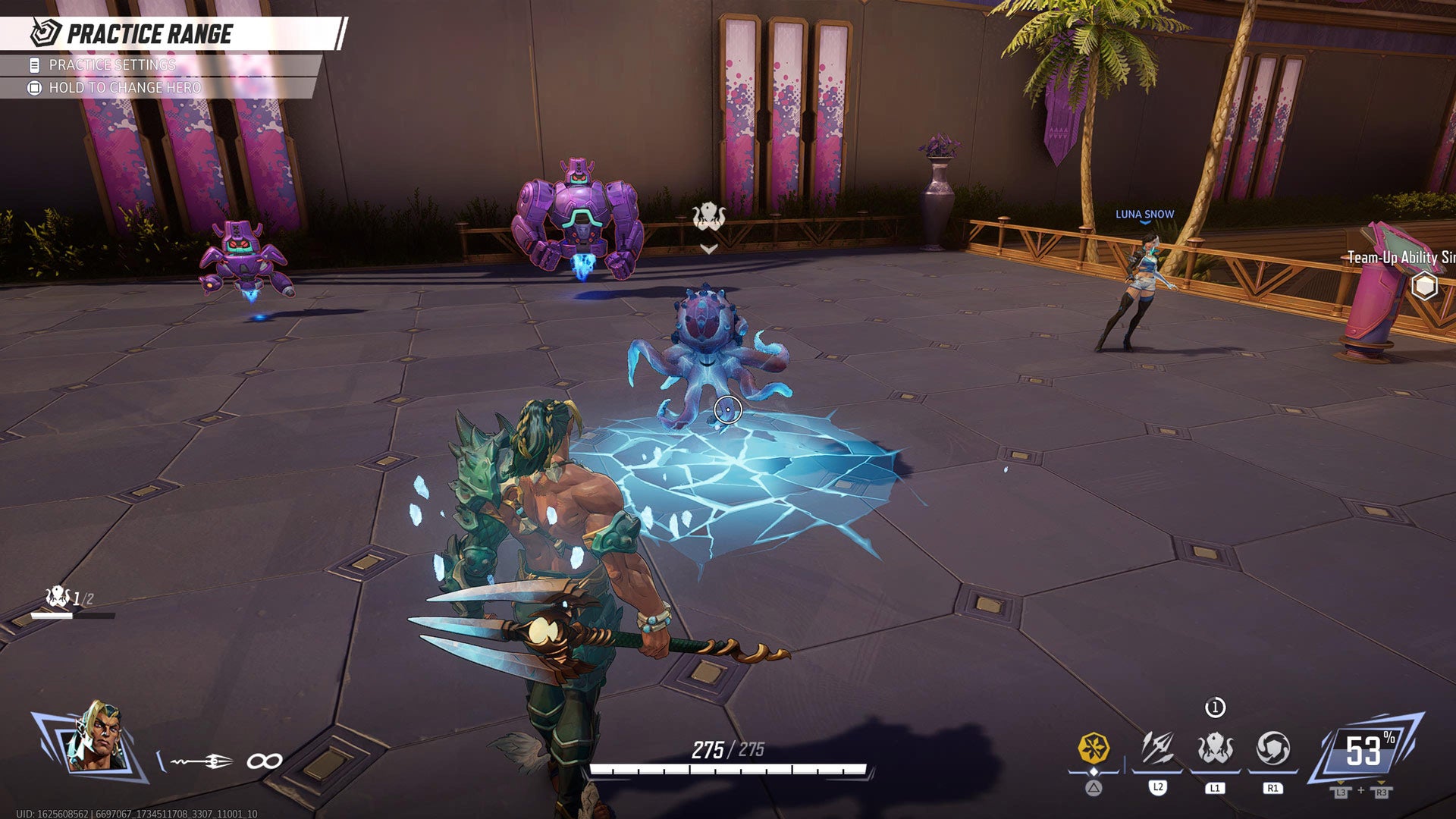Click the list icon beside Practice Settings
The width and height of the screenshot is (1456, 819).
click(34, 66)
